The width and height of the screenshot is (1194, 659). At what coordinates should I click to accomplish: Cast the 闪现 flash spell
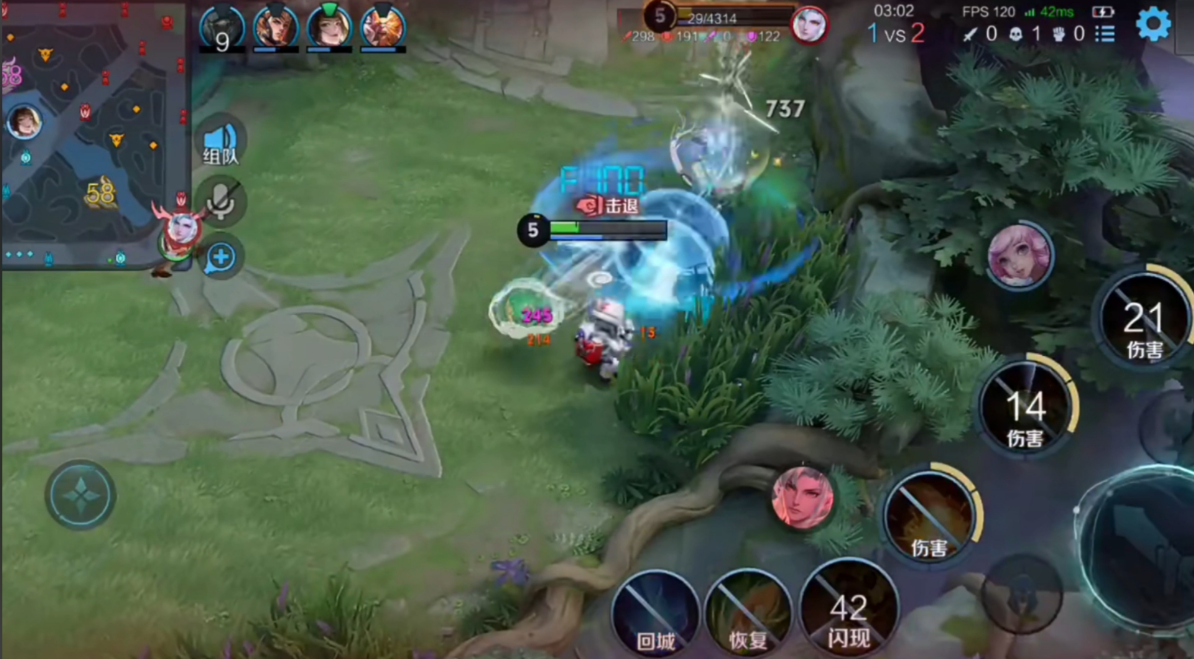848,608
